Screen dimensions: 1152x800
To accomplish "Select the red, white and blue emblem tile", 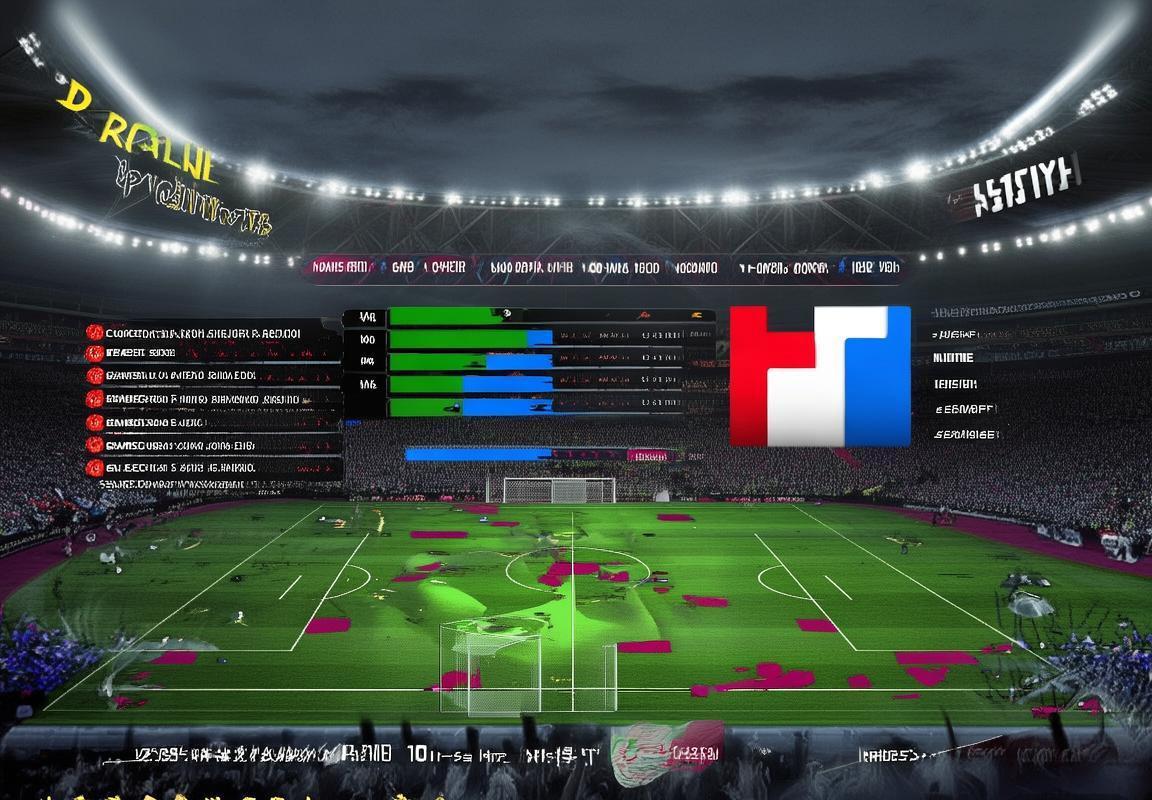I will [820, 376].
